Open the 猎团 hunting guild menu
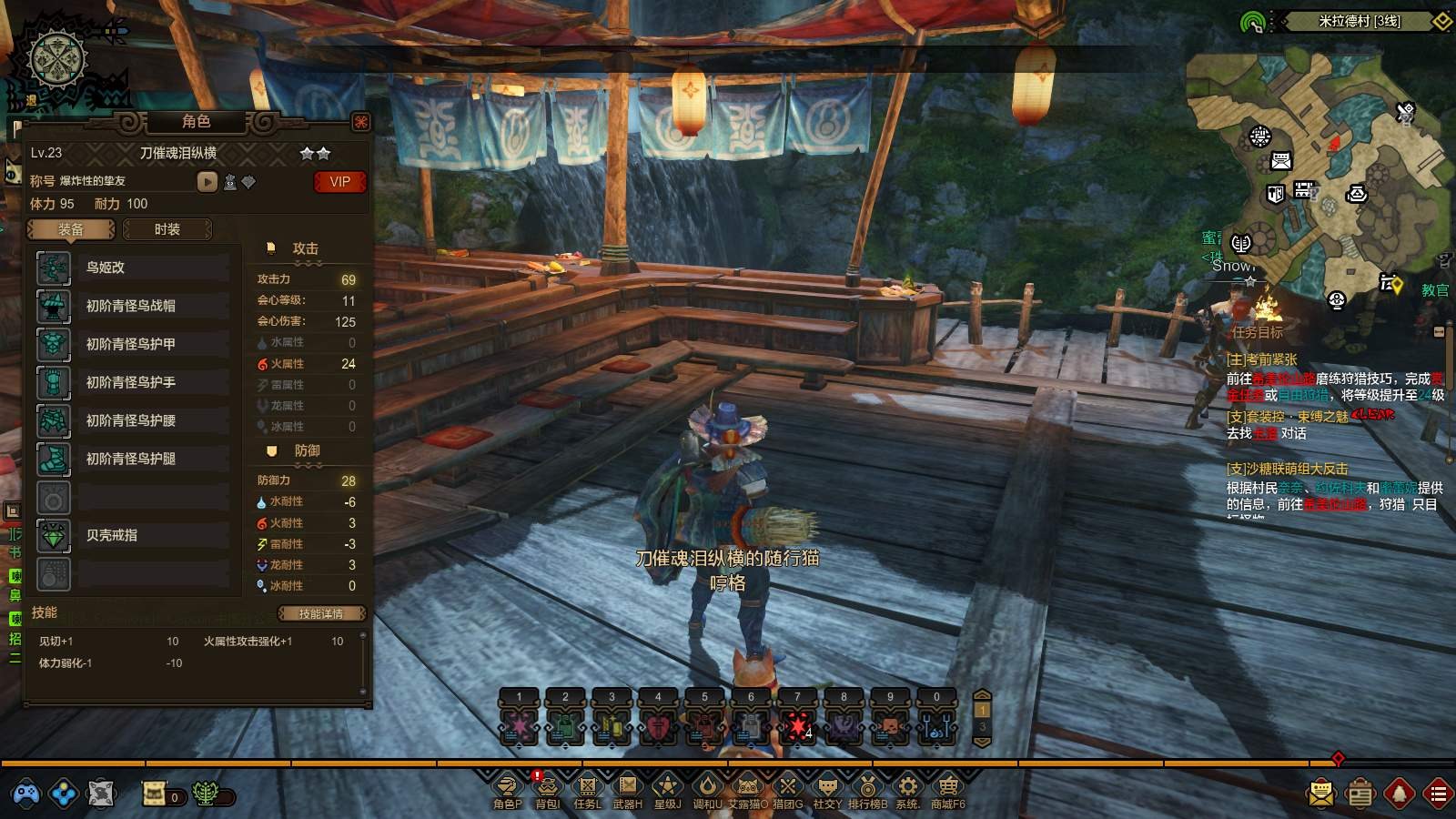The height and width of the screenshot is (819, 1456). 787,788
